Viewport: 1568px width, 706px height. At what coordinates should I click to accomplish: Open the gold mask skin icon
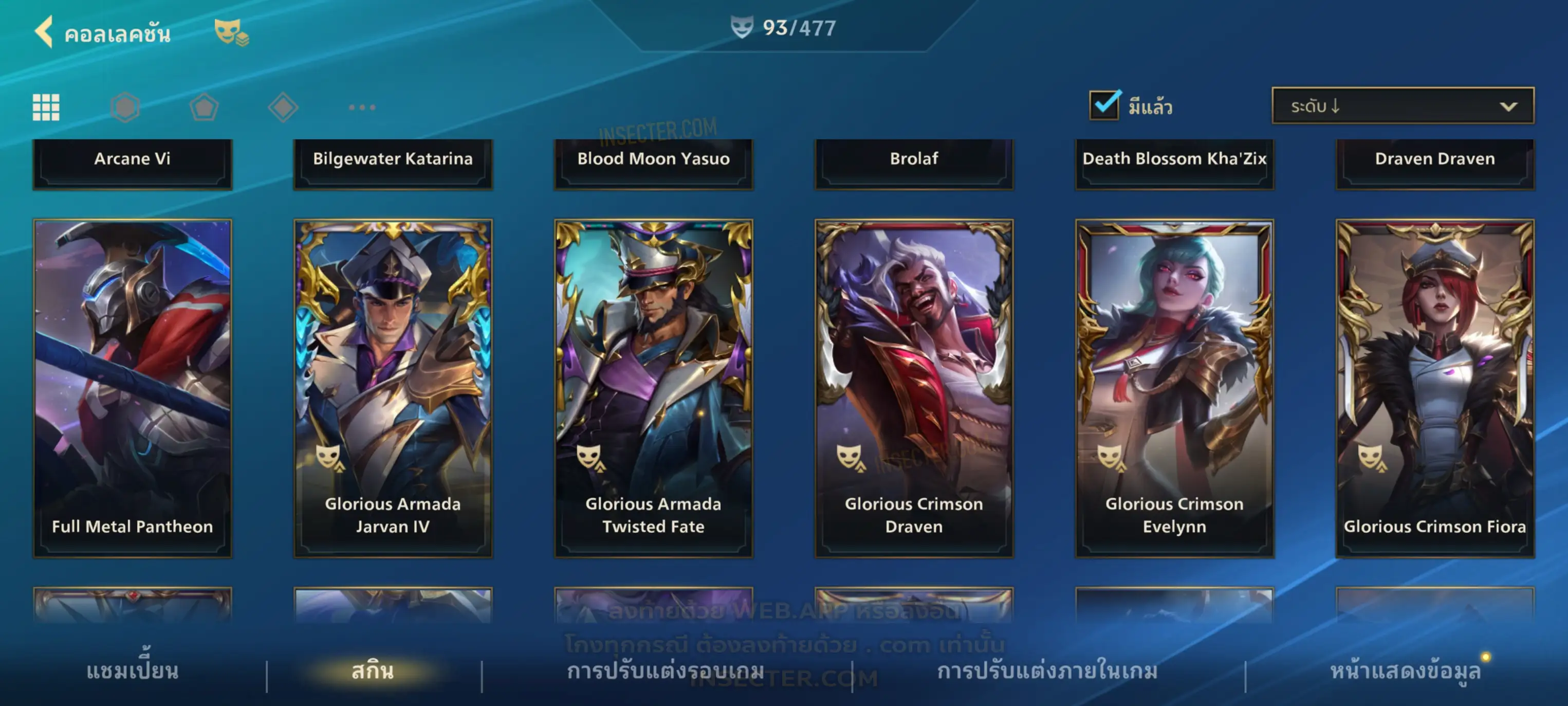coord(231,32)
